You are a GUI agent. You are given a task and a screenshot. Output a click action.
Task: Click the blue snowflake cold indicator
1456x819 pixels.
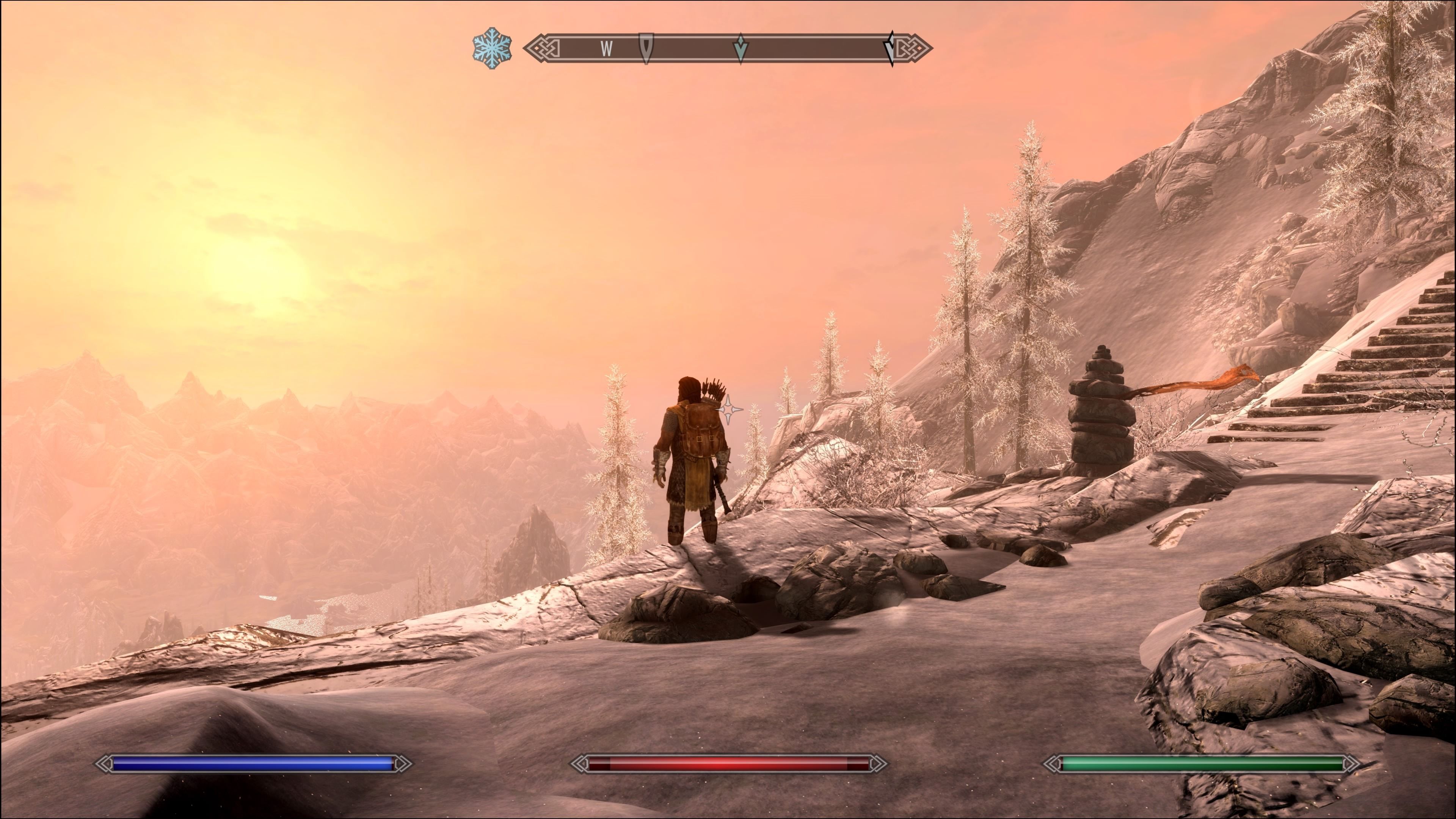click(x=492, y=48)
